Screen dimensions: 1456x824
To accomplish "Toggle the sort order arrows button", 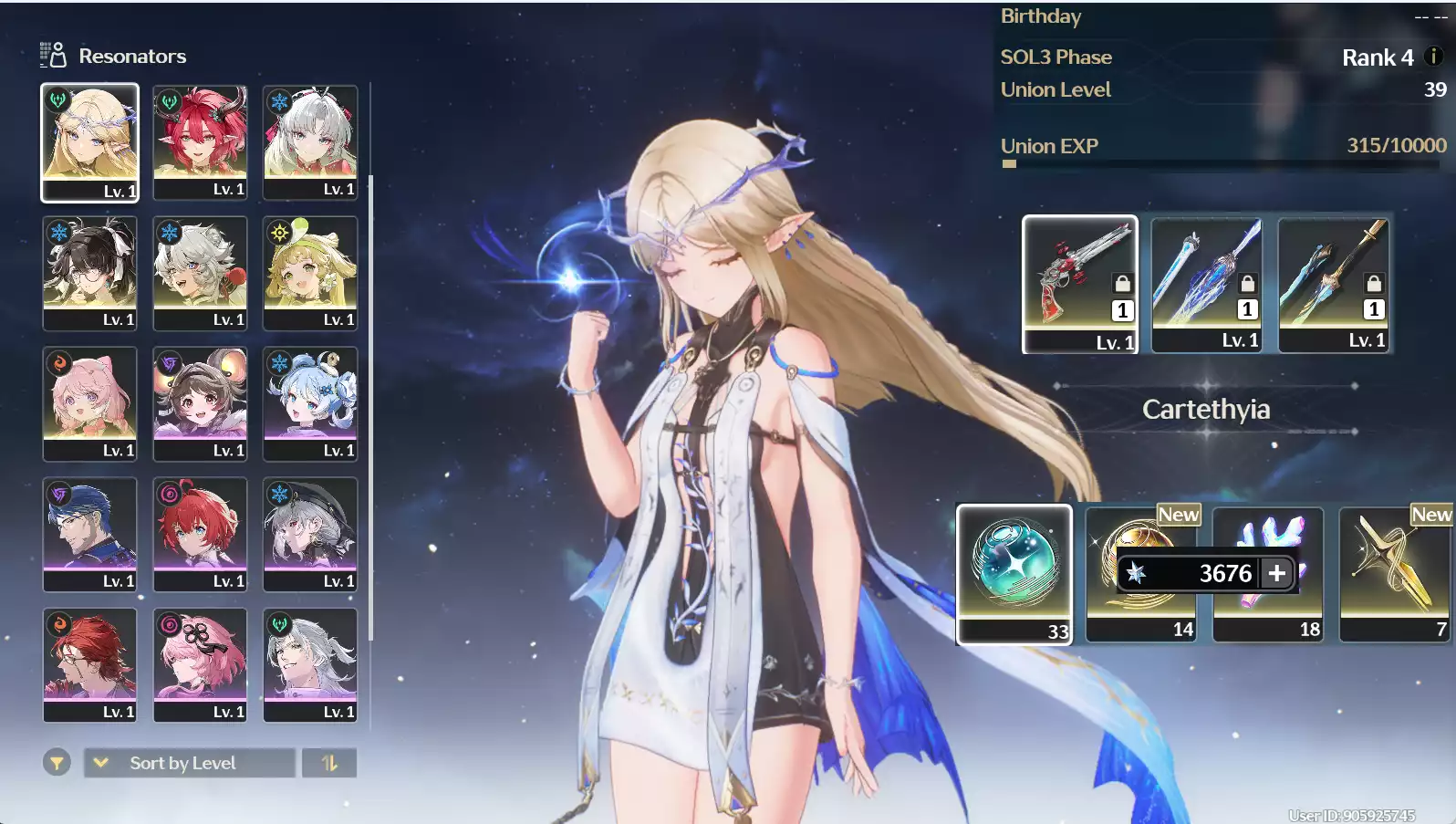I will (329, 763).
